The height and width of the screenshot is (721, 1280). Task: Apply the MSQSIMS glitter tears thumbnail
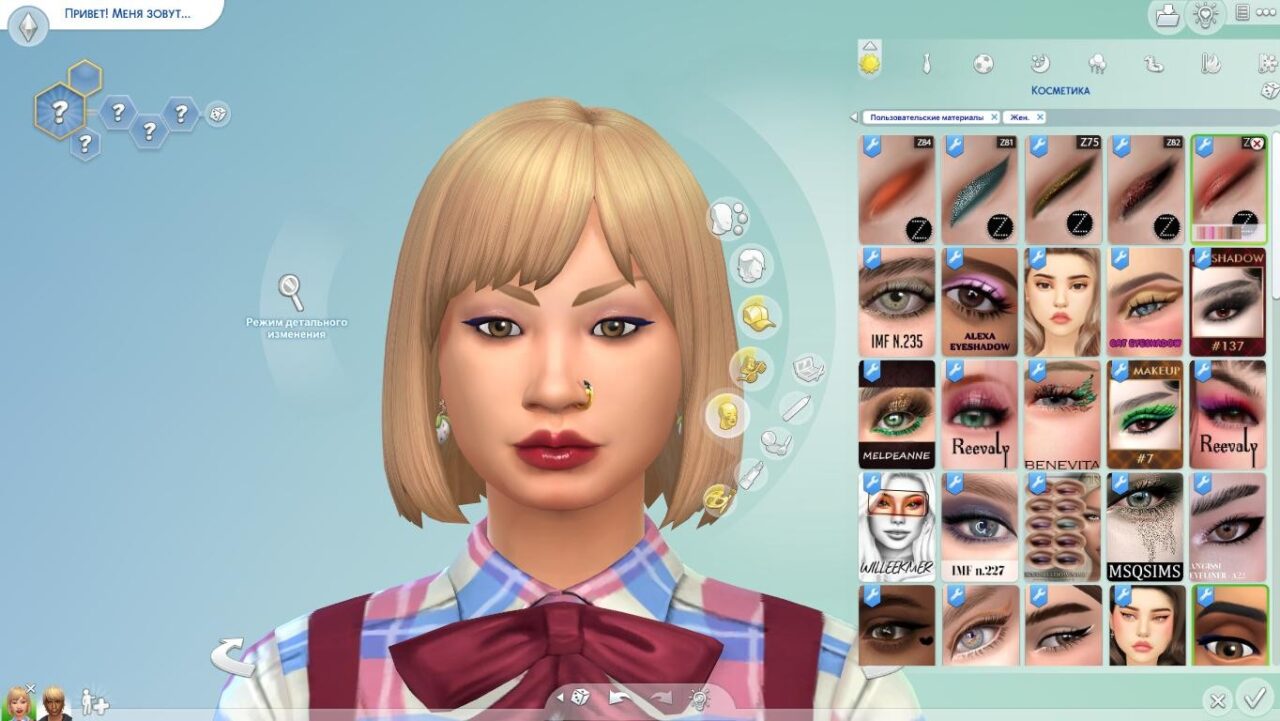tap(1146, 527)
